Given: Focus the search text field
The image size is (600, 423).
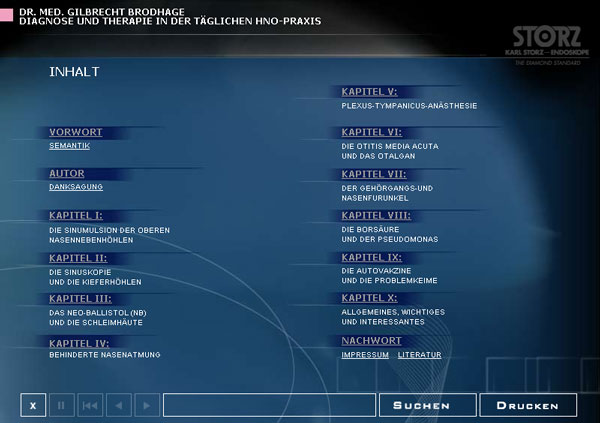Looking at the screenshot, I should tap(268, 405).
